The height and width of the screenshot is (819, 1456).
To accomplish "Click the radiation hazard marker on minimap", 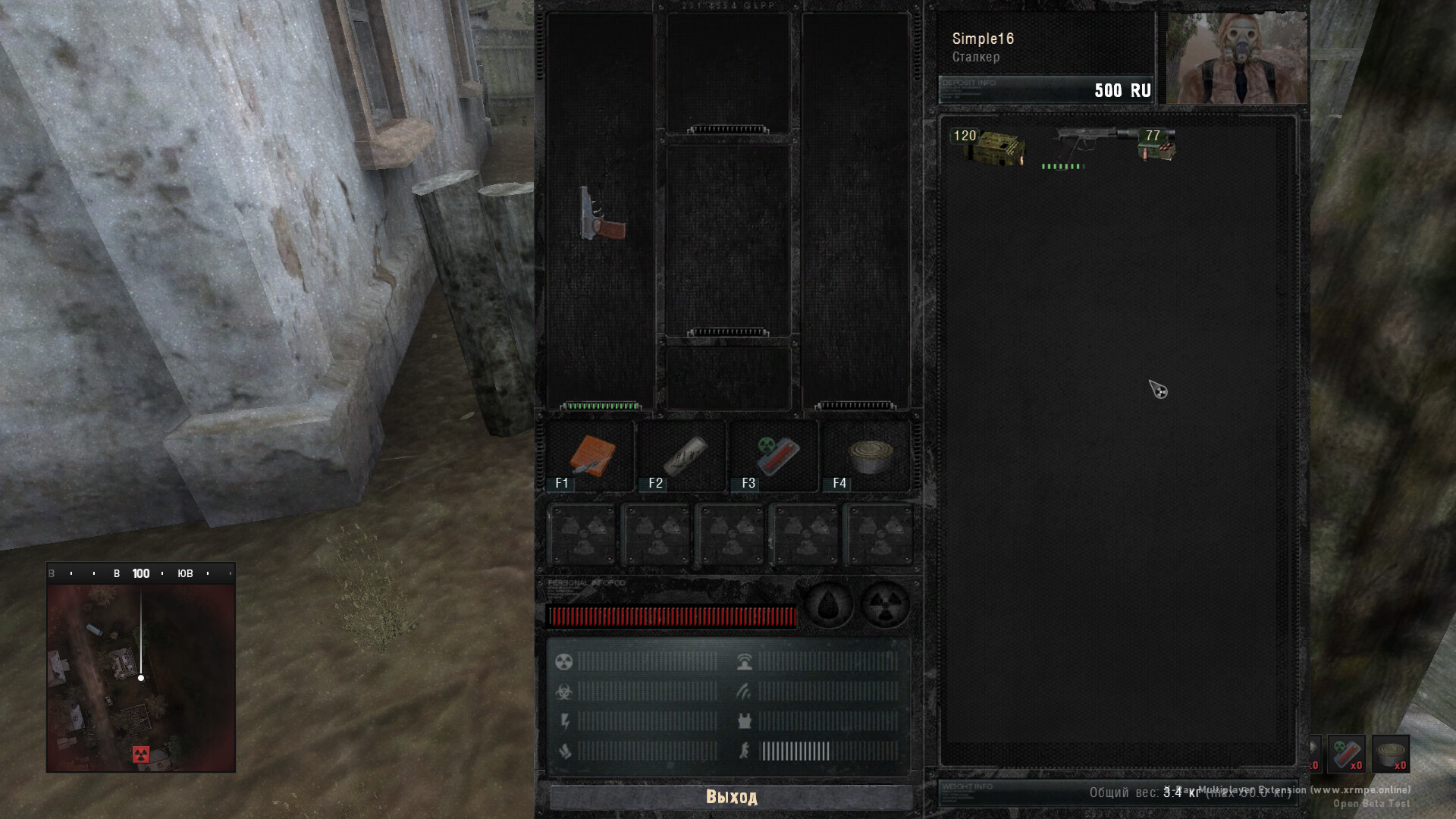I will [x=141, y=754].
